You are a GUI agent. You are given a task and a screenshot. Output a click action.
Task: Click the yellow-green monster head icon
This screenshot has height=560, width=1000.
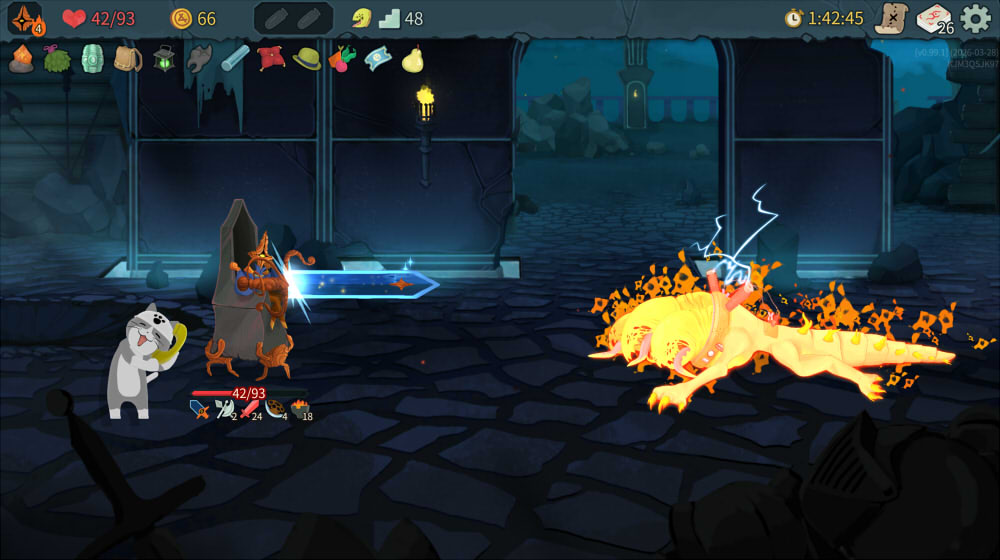[361, 18]
